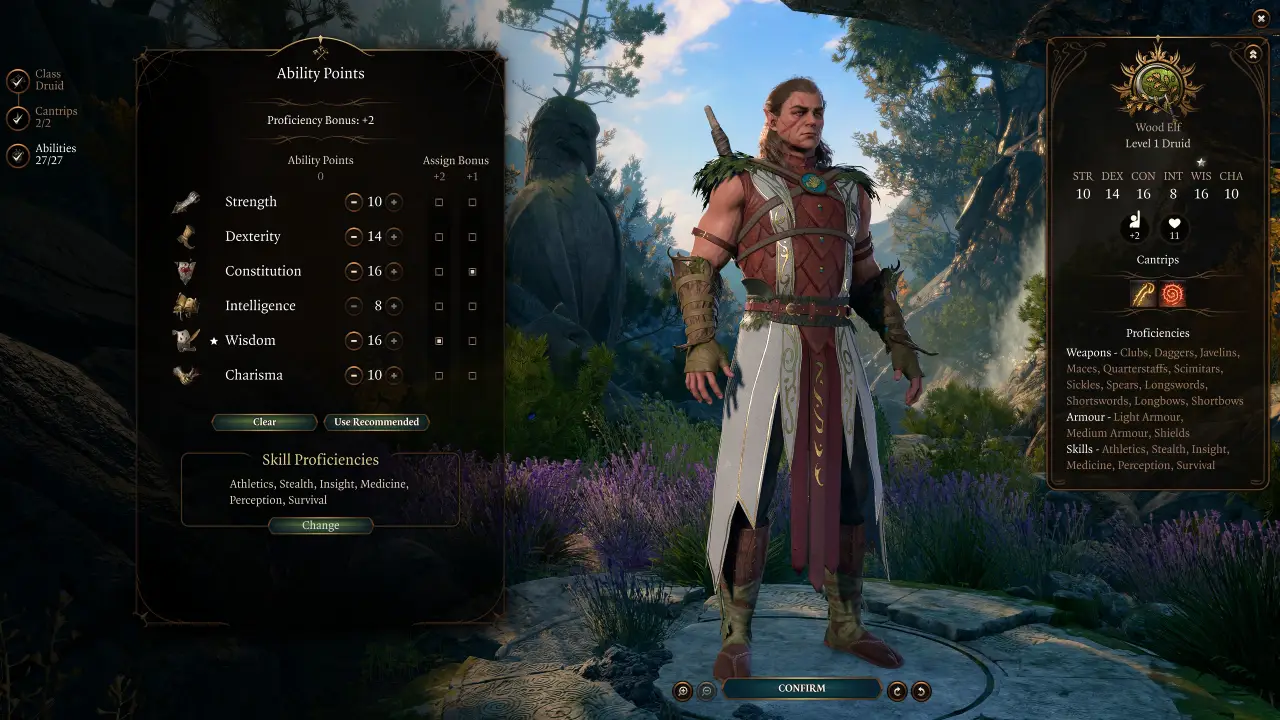The width and height of the screenshot is (1280, 720).
Task: Click the camera zoom-in magnifier icon
Action: (x=683, y=689)
